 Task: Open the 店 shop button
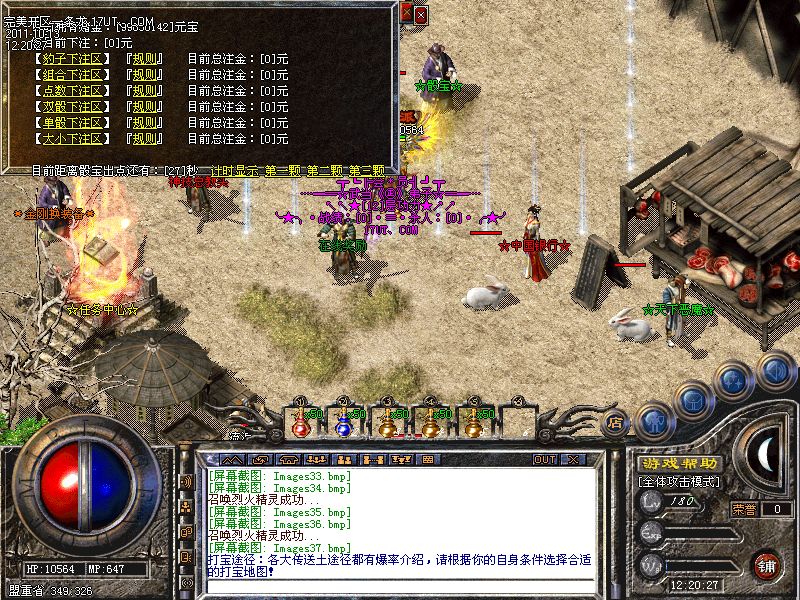(616, 424)
